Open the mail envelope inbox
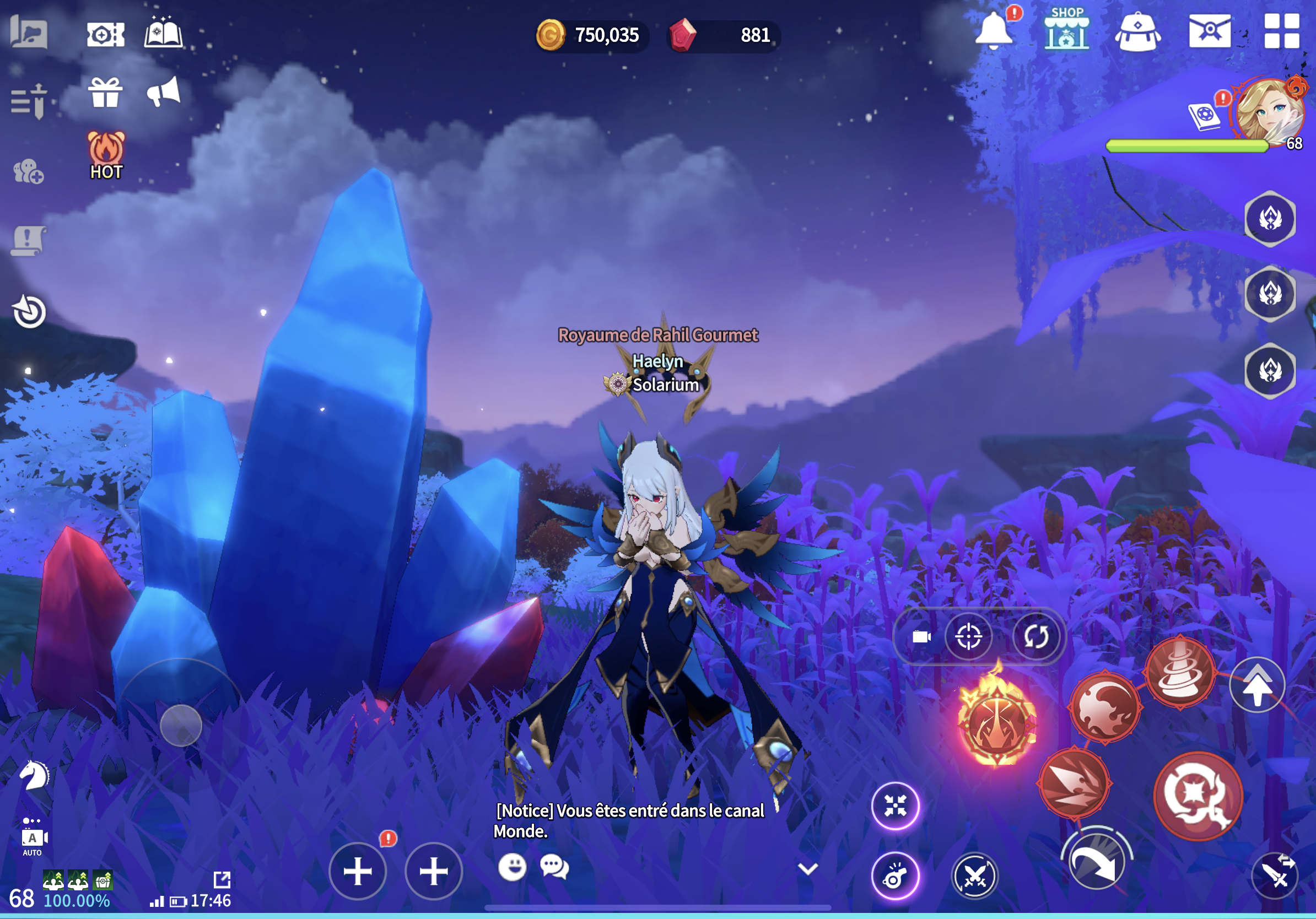The image size is (1316, 919). (x=1210, y=31)
